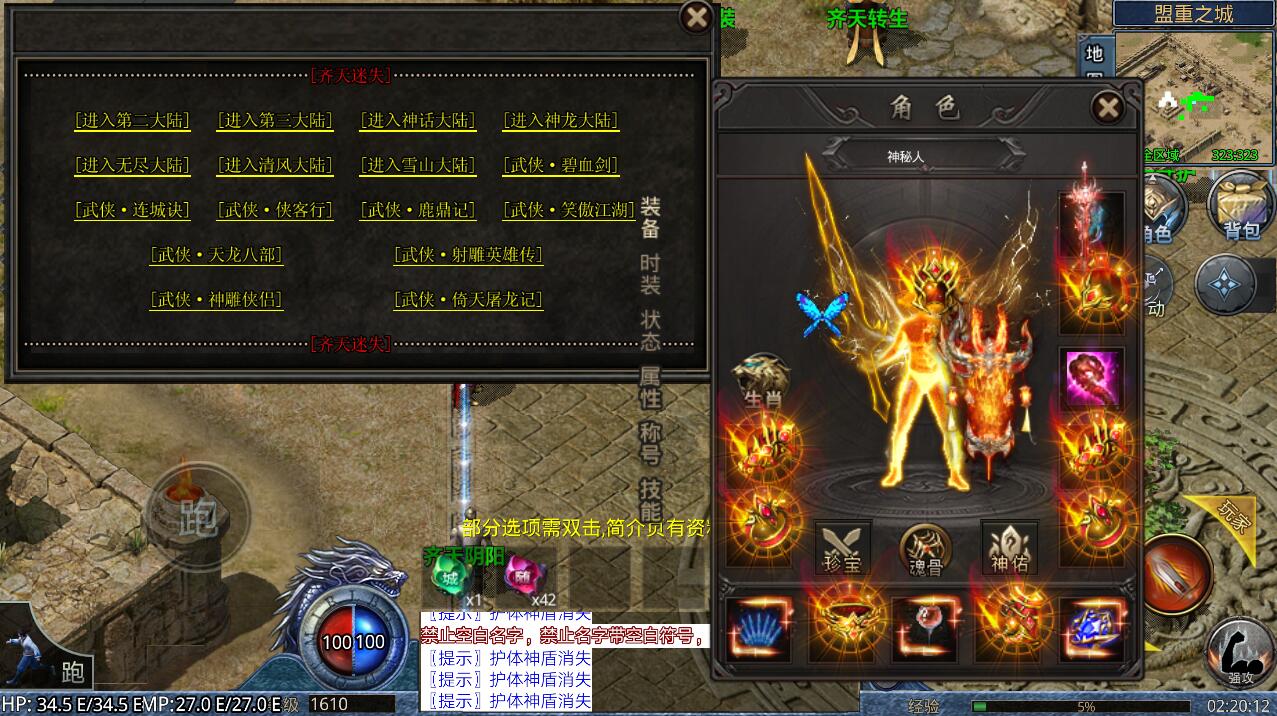Screen dimensions: 1277x716
Task: Click the 神佑 blessing button
Action: 1008,548
